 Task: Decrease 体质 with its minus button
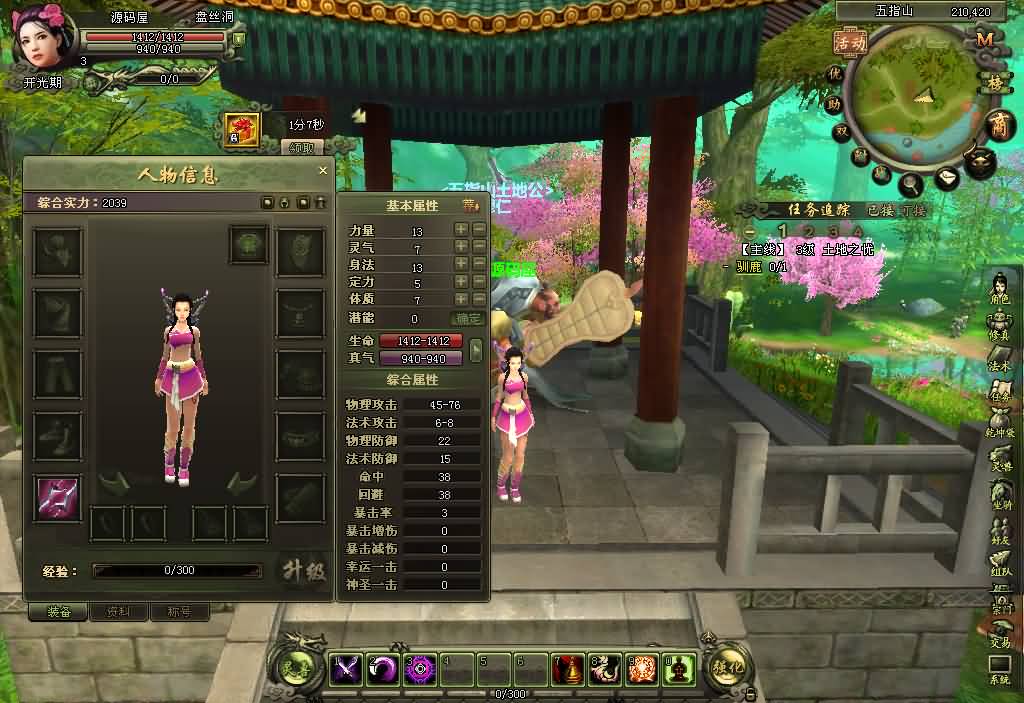pyautogui.click(x=479, y=299)
